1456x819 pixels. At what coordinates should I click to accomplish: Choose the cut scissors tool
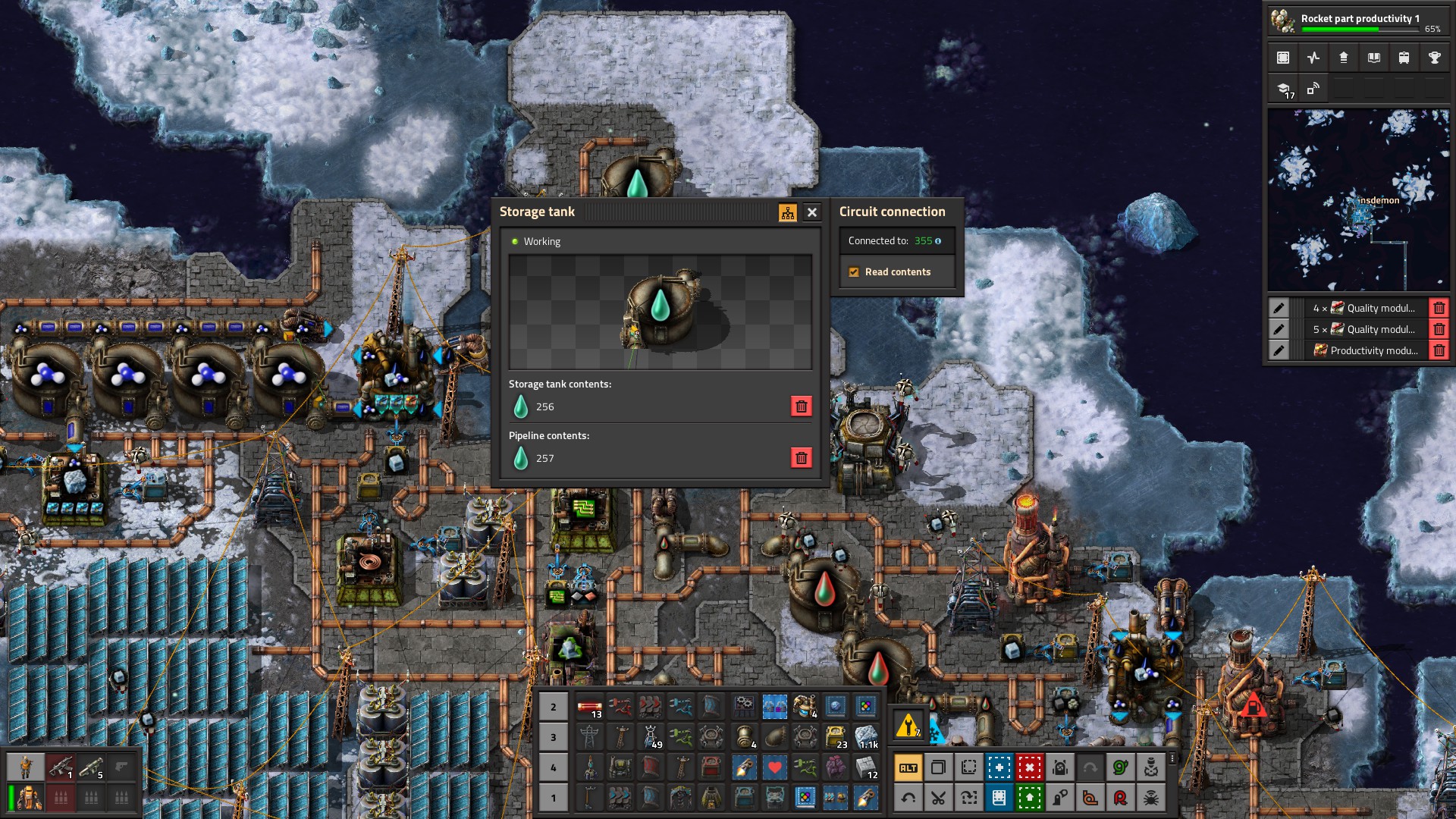point(938,797)
